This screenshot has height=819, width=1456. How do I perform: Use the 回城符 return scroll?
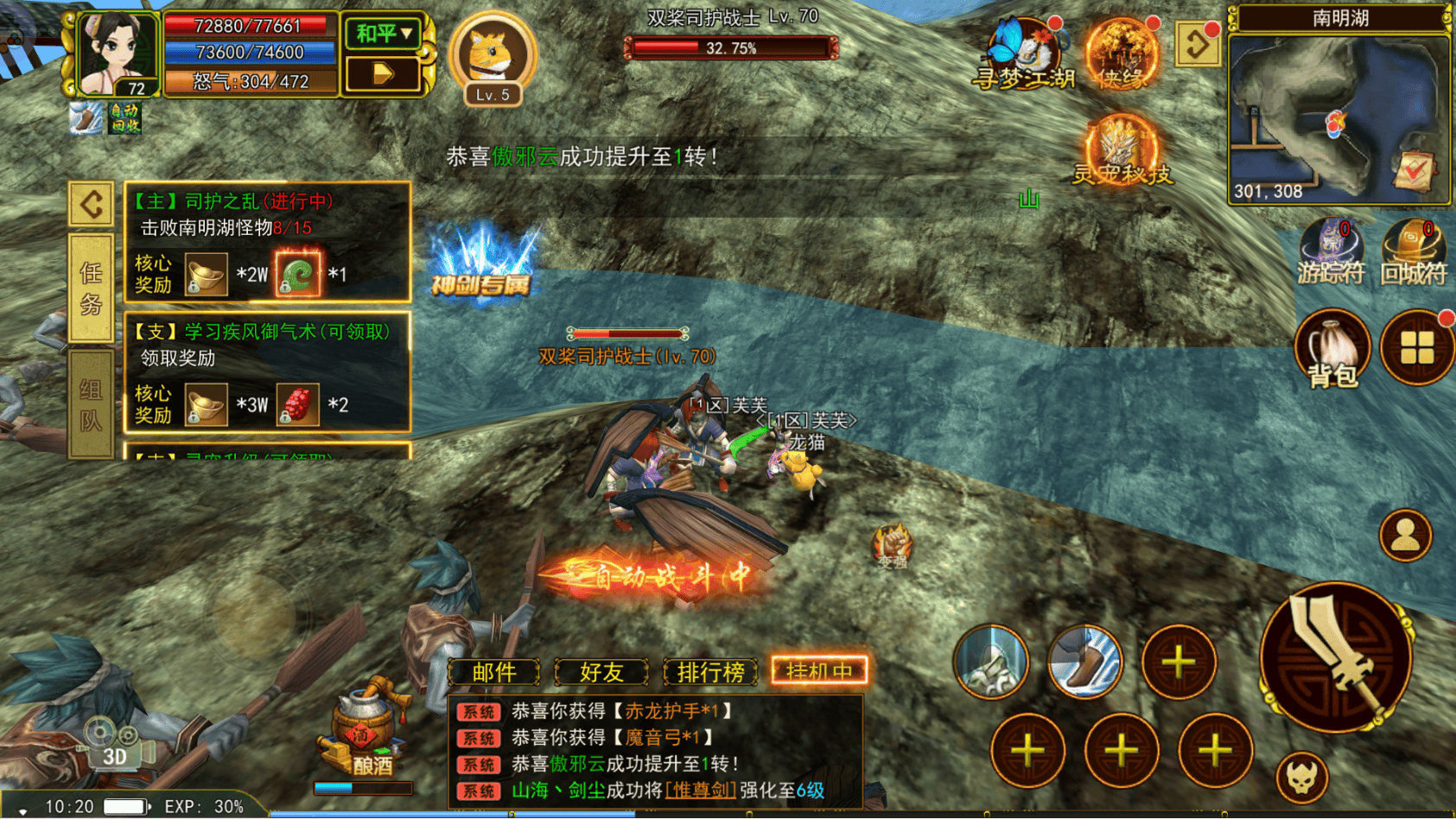click(x=1414, y=251)
